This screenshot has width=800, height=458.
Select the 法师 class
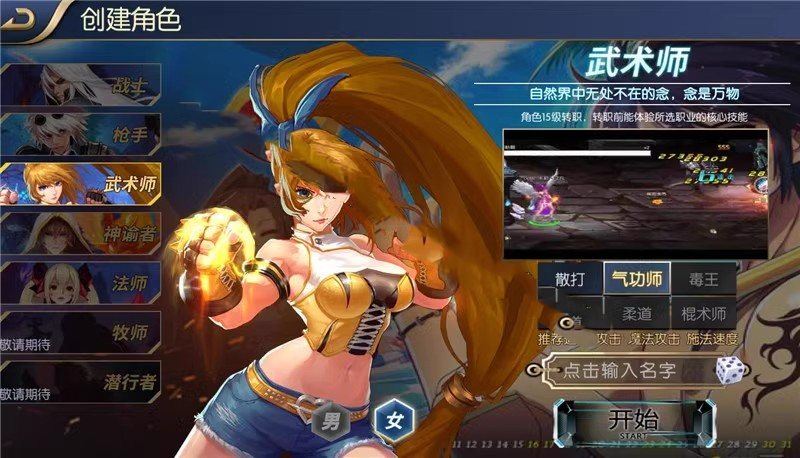tap(80, 284)
